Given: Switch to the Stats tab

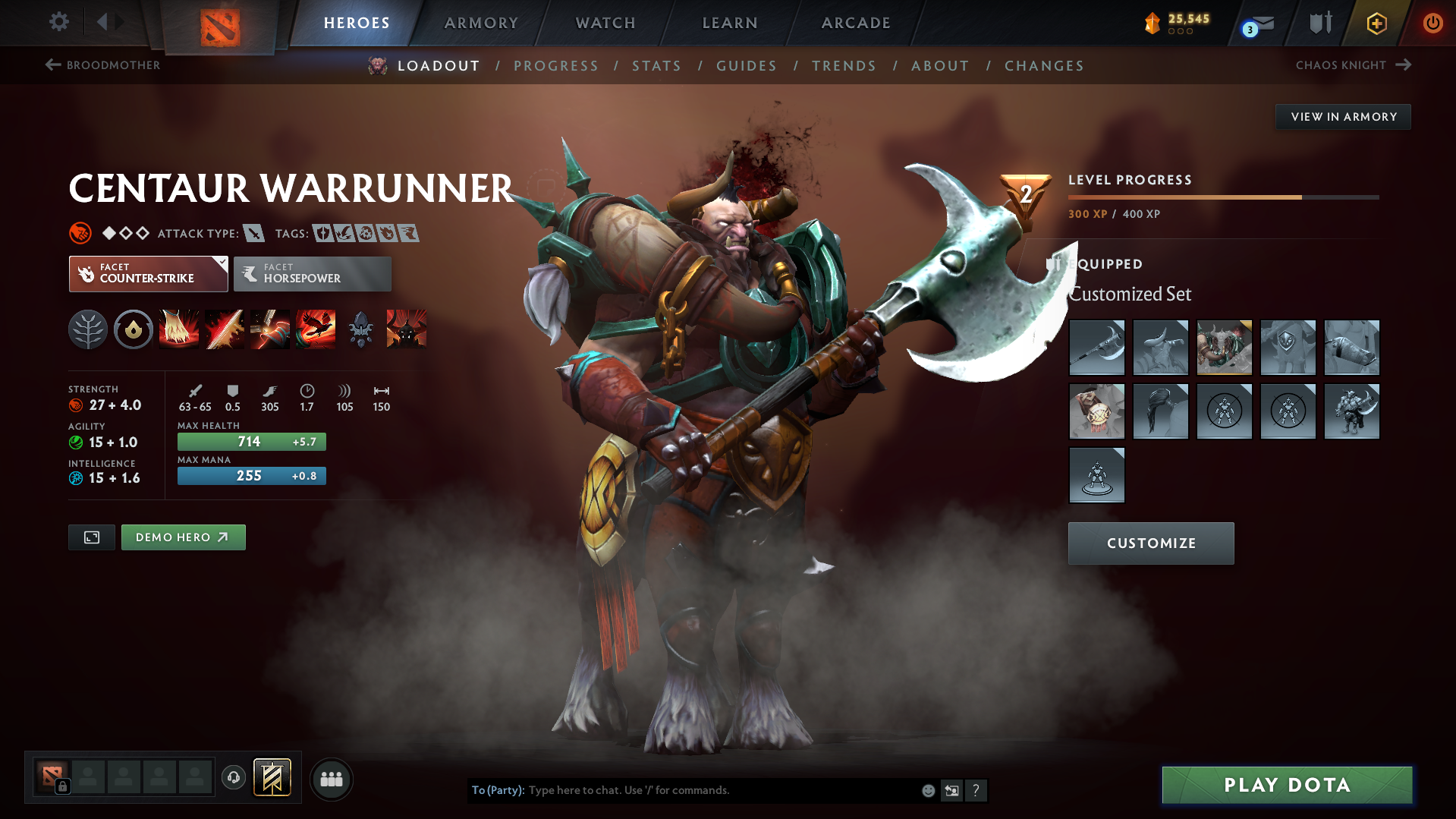Looking at the screenshot, I should (x=656, y=66).
